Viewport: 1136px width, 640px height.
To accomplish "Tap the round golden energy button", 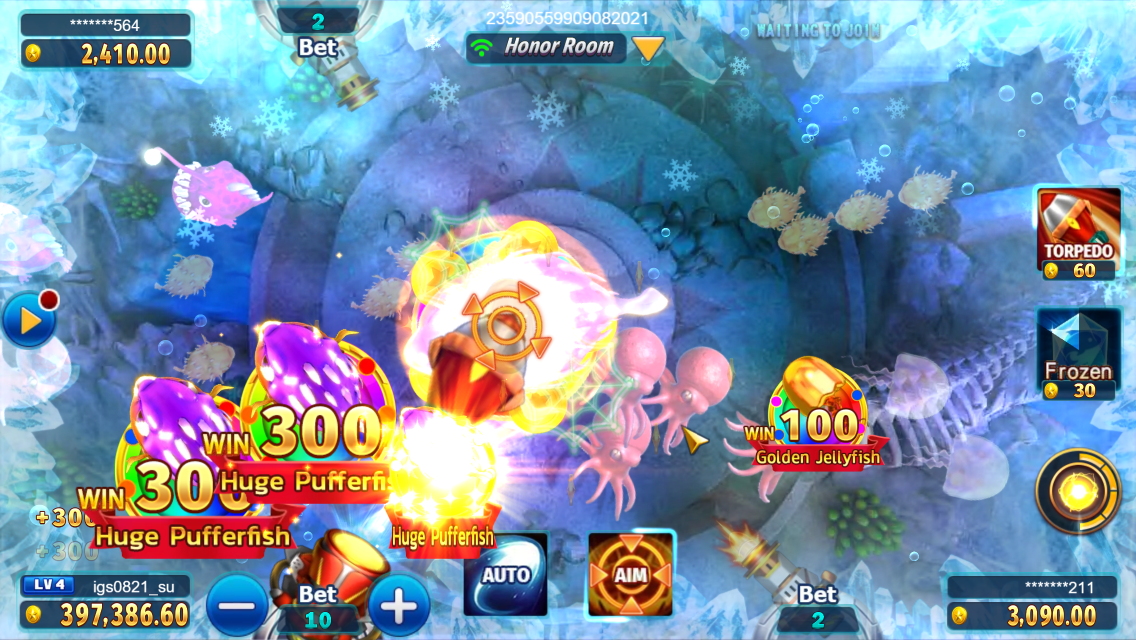I will 1078,491.
